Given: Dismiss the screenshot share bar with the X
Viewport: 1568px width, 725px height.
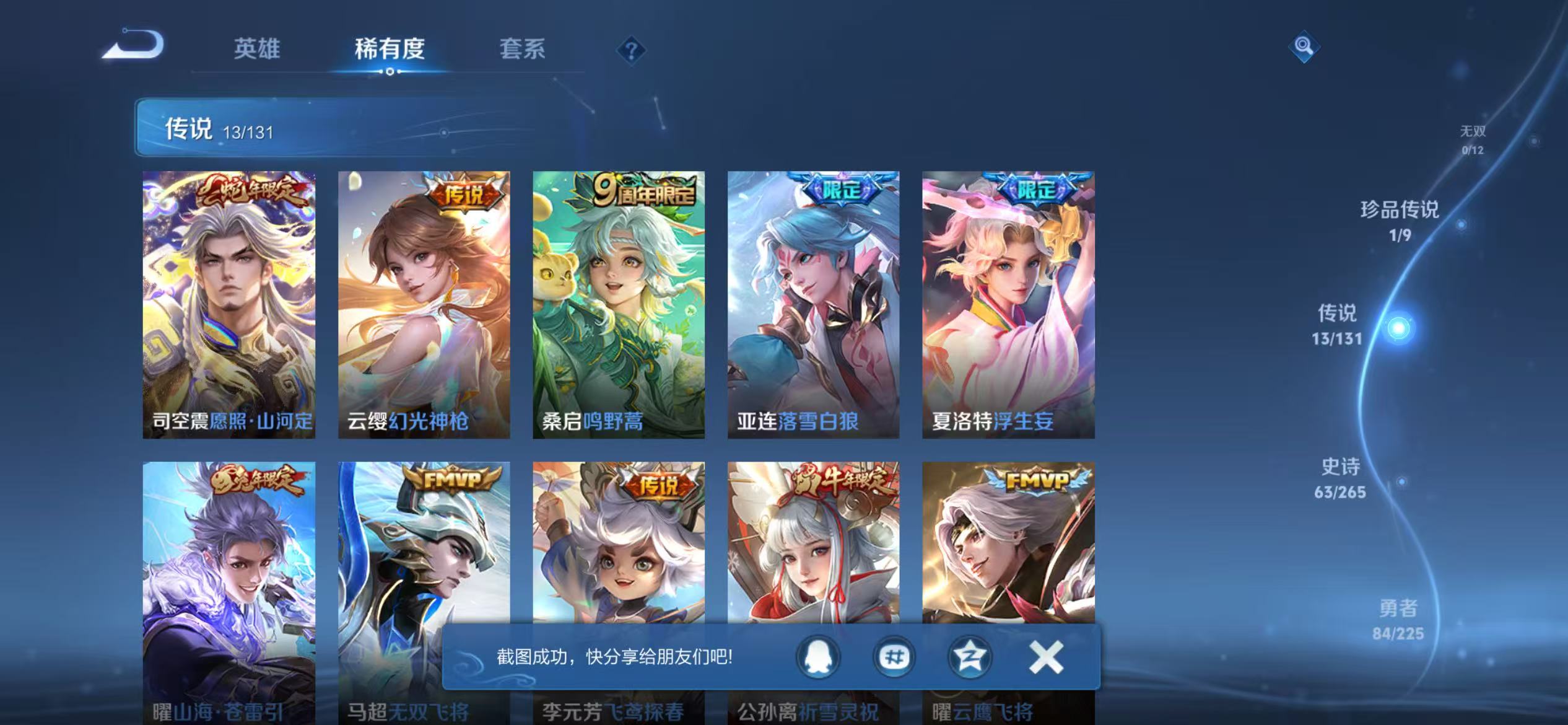Looking at the screenshot, I should pos(1046,658).
